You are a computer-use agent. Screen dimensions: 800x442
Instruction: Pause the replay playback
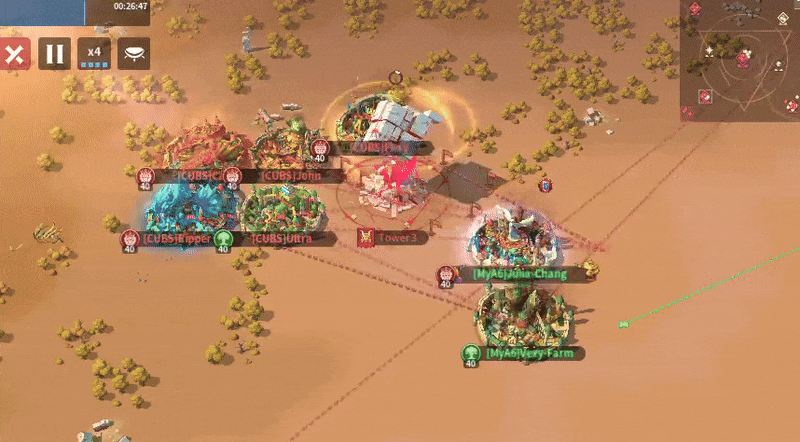pos(55,54)
